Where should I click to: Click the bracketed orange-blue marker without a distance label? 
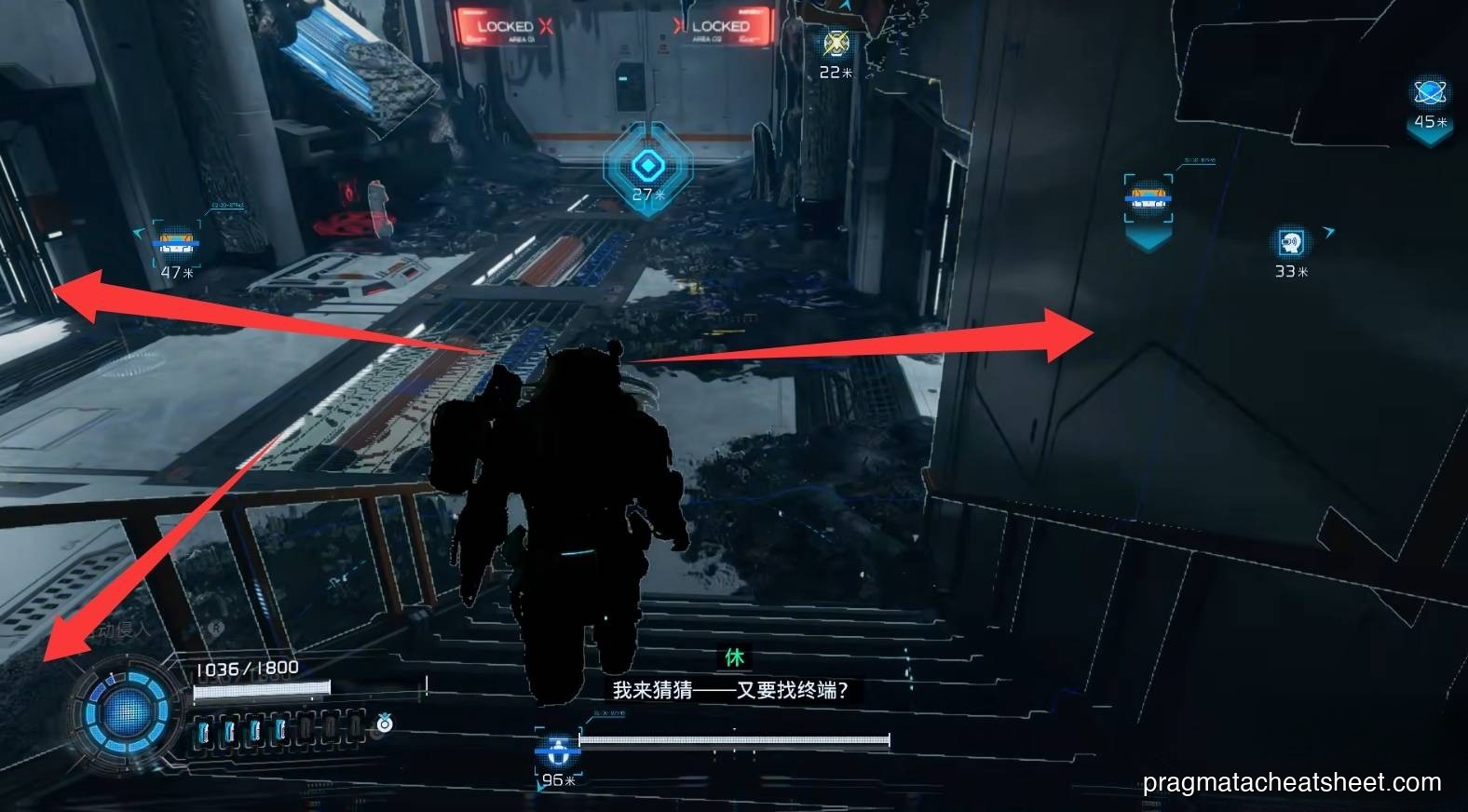[1148, 200]
